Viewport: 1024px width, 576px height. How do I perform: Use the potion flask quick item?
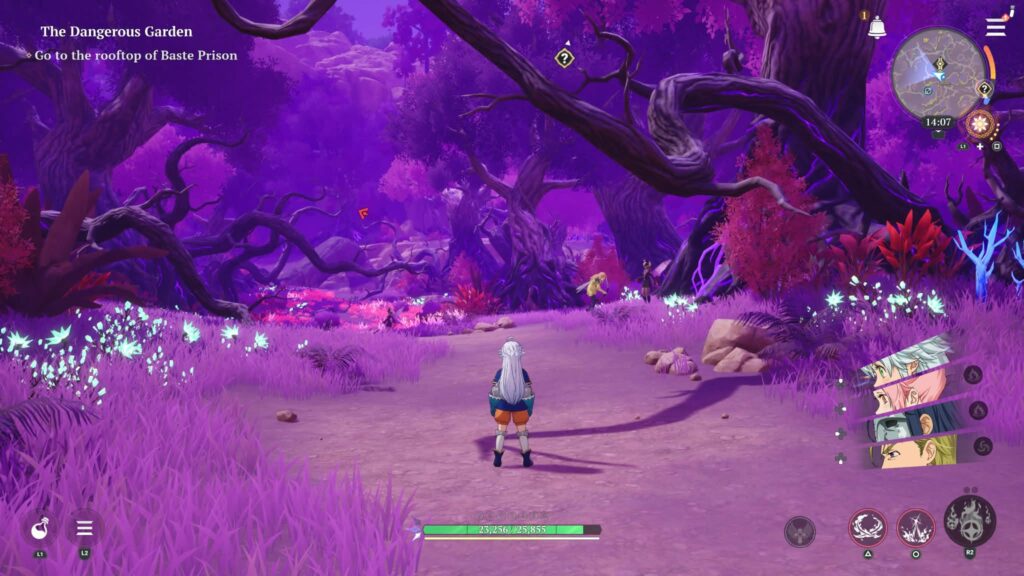(x=40, y=527)
